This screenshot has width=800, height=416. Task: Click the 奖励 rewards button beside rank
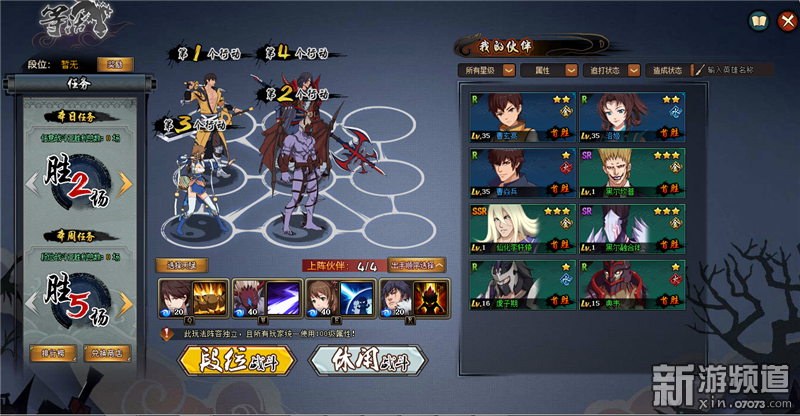(x=117, y=64)
